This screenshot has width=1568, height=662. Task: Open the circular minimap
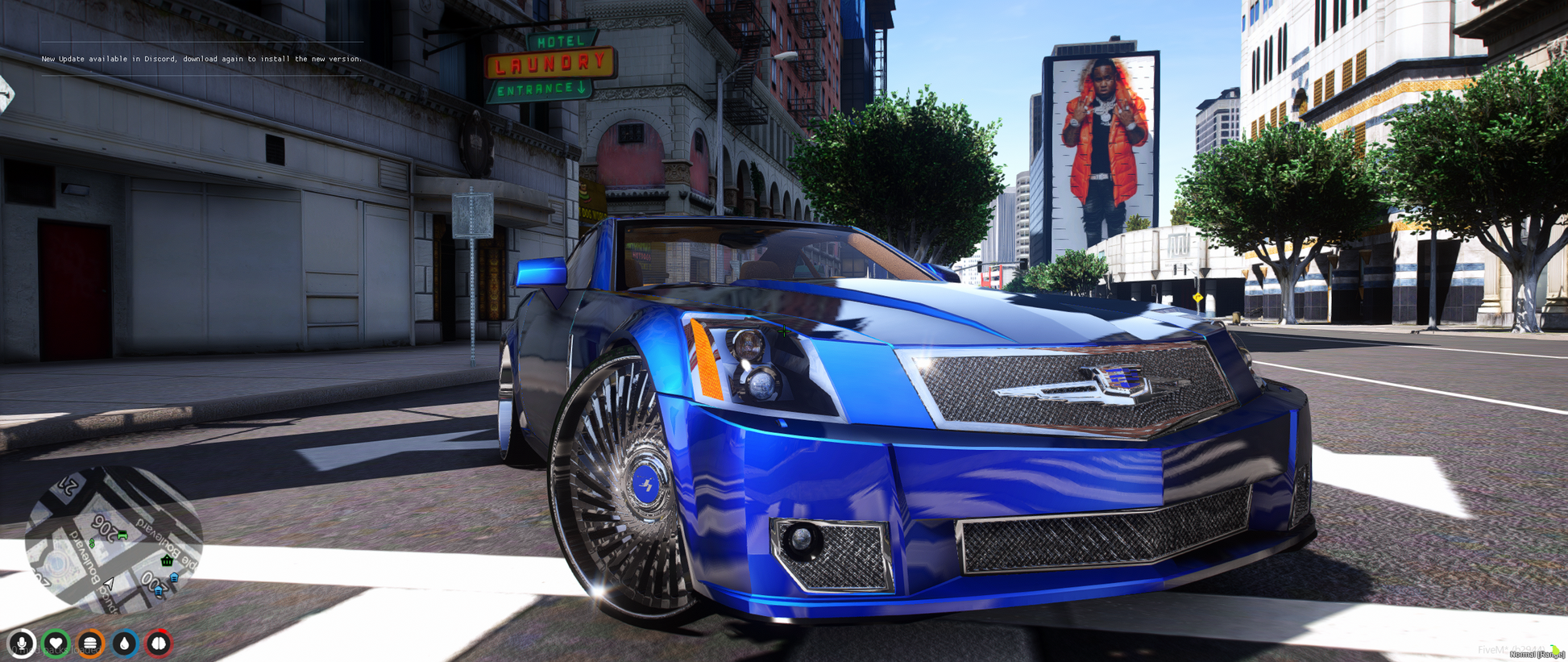pos(113,539)
